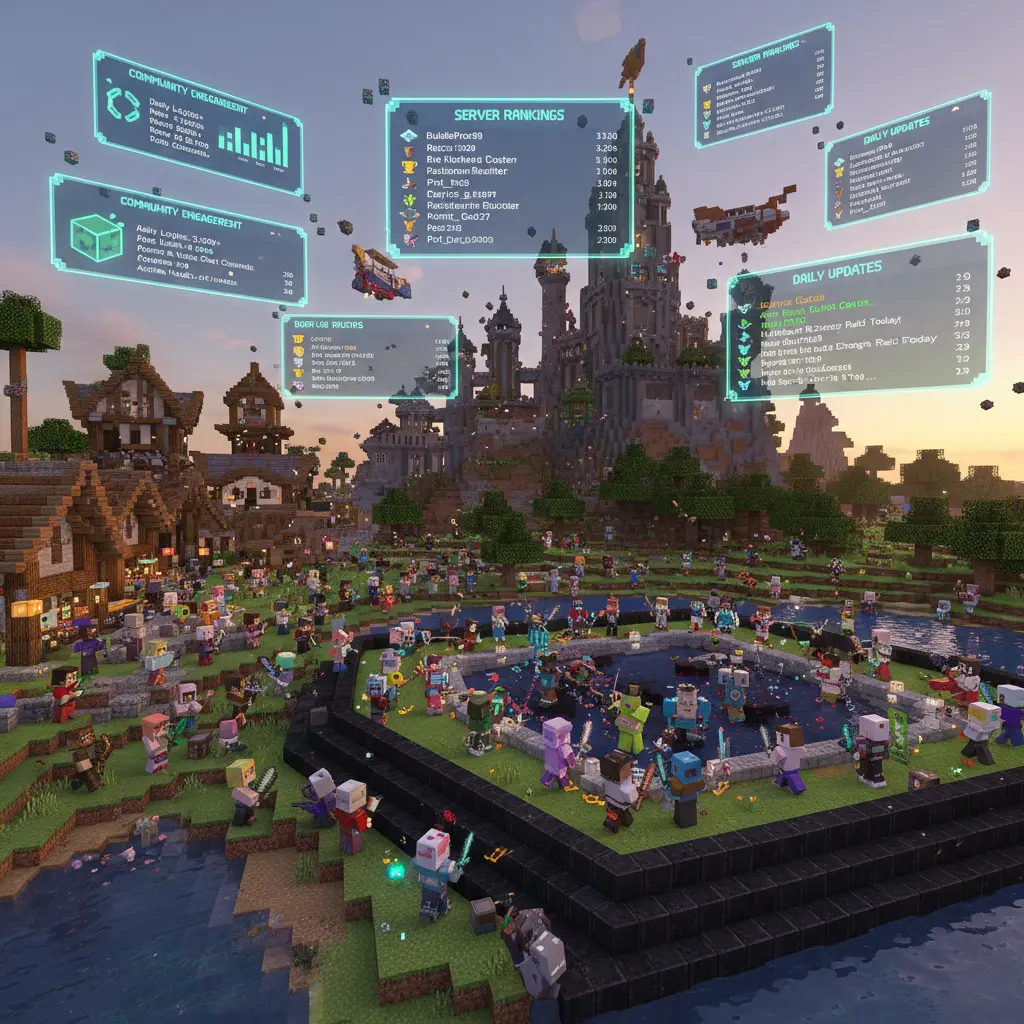Click the circular arrows icon in Community Engagement
Screen dimensions: 1024x1024
(126, 104)
